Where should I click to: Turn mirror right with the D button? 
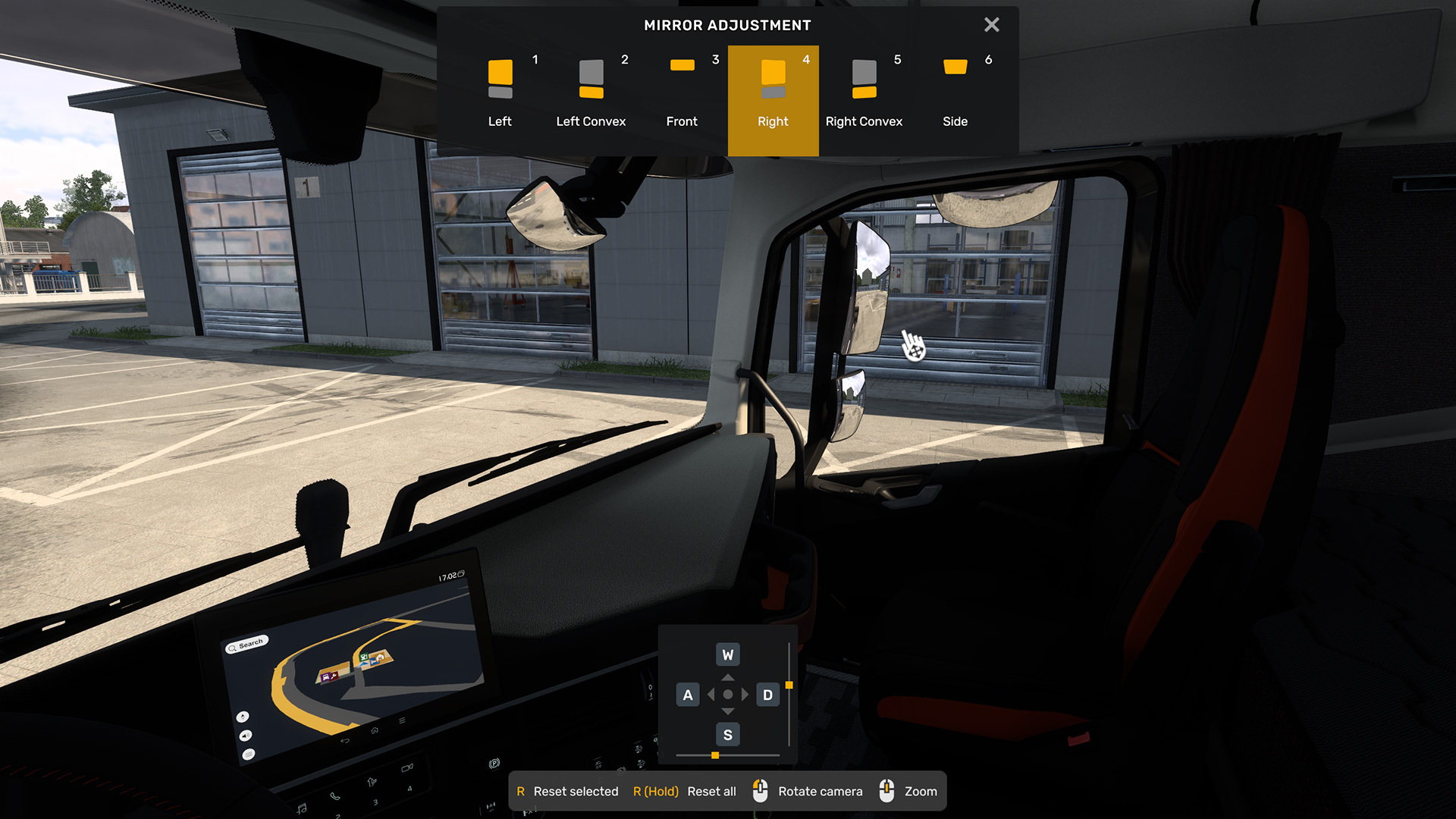(x=767, y=695)
